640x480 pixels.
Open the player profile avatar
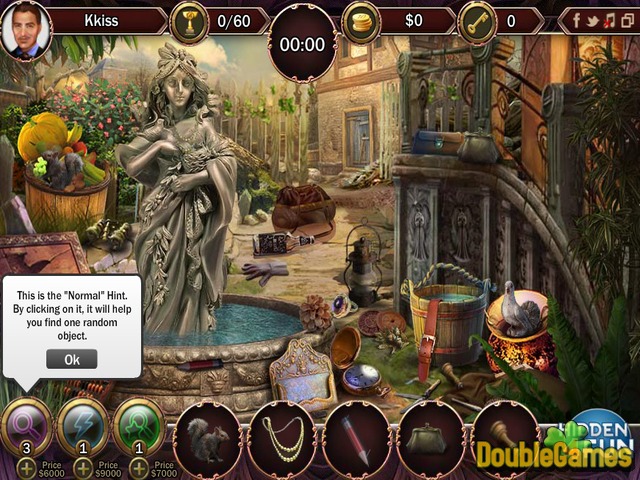[x=24, y=28]
